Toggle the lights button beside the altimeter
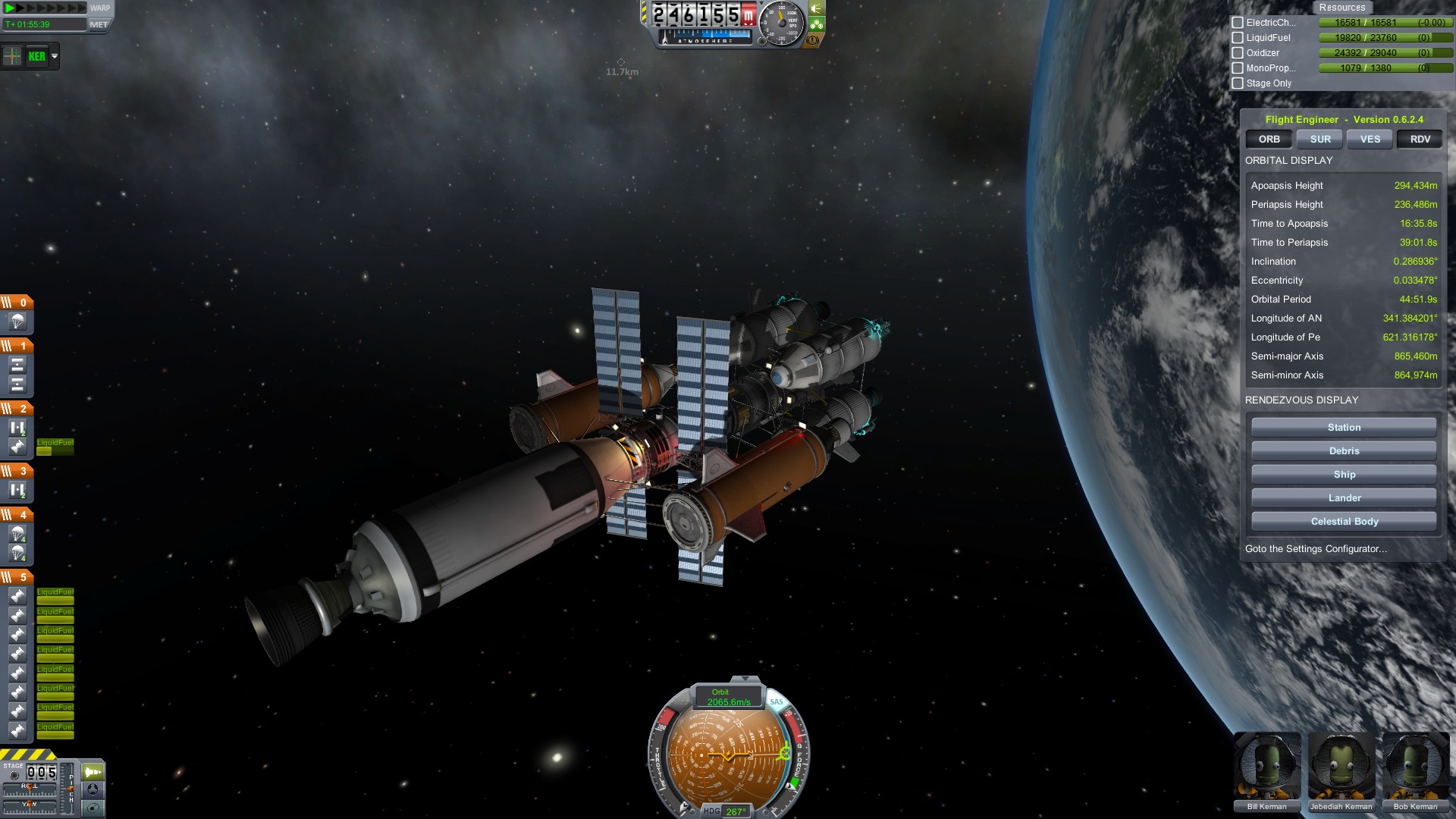 817,8
